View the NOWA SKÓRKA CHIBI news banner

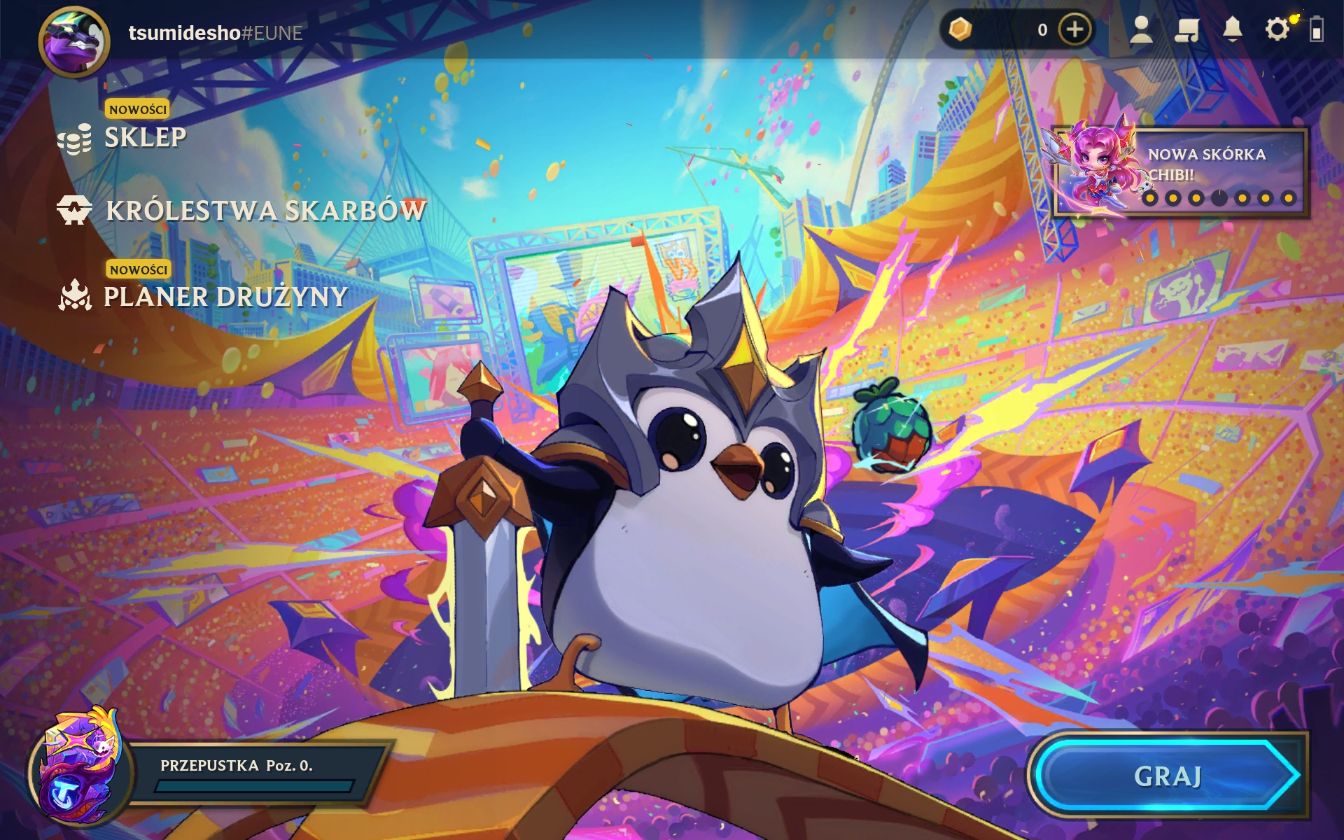(x=1180, y=172)
